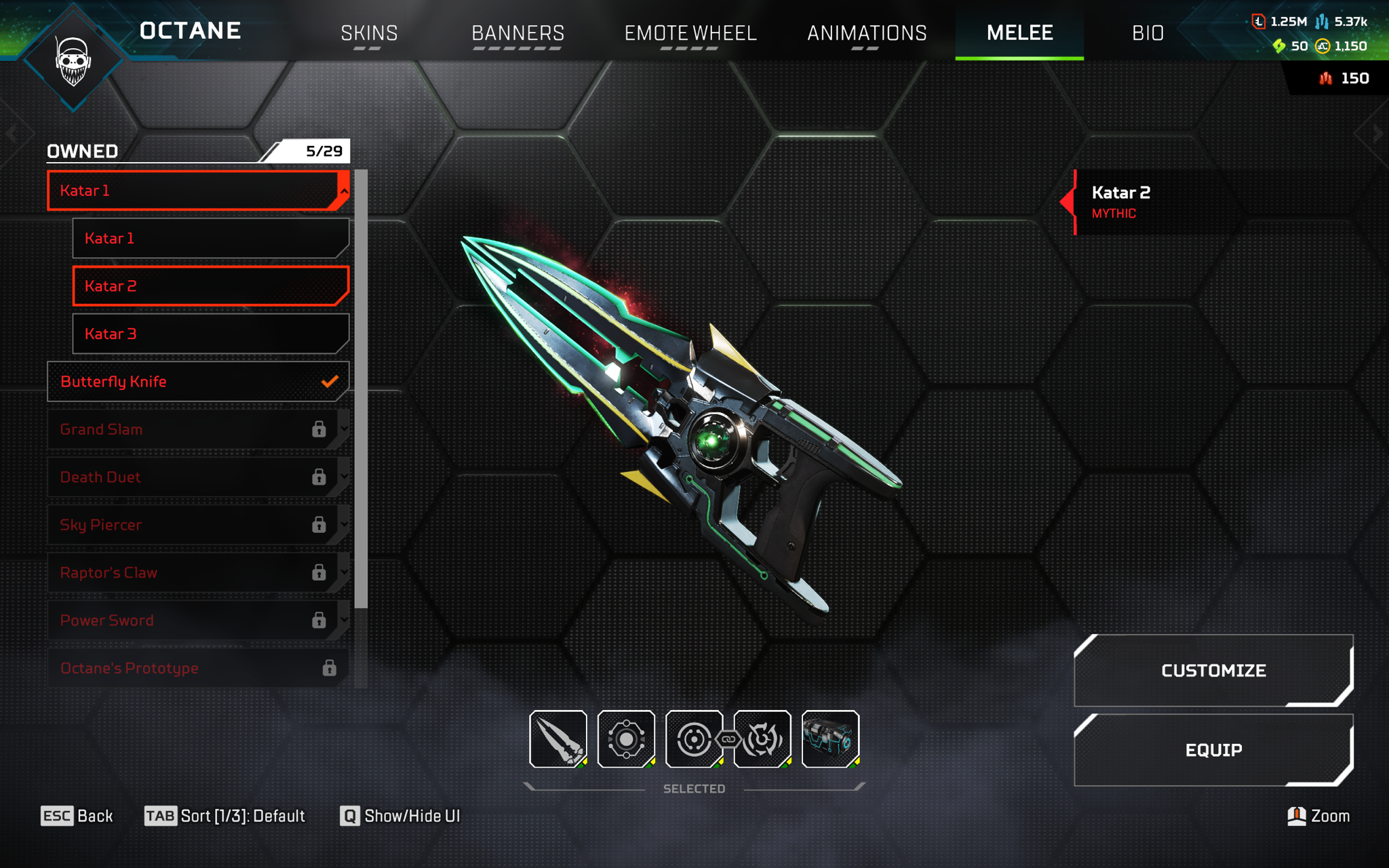Screen dimensions: 1389x868
Task: Click the Customize button
Action: [1213, 671]
